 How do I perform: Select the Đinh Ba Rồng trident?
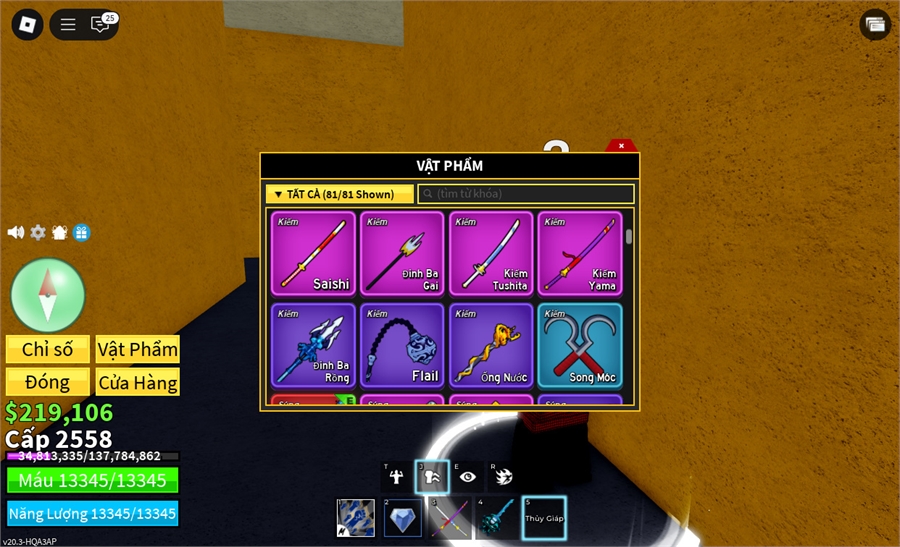[314, 345]
